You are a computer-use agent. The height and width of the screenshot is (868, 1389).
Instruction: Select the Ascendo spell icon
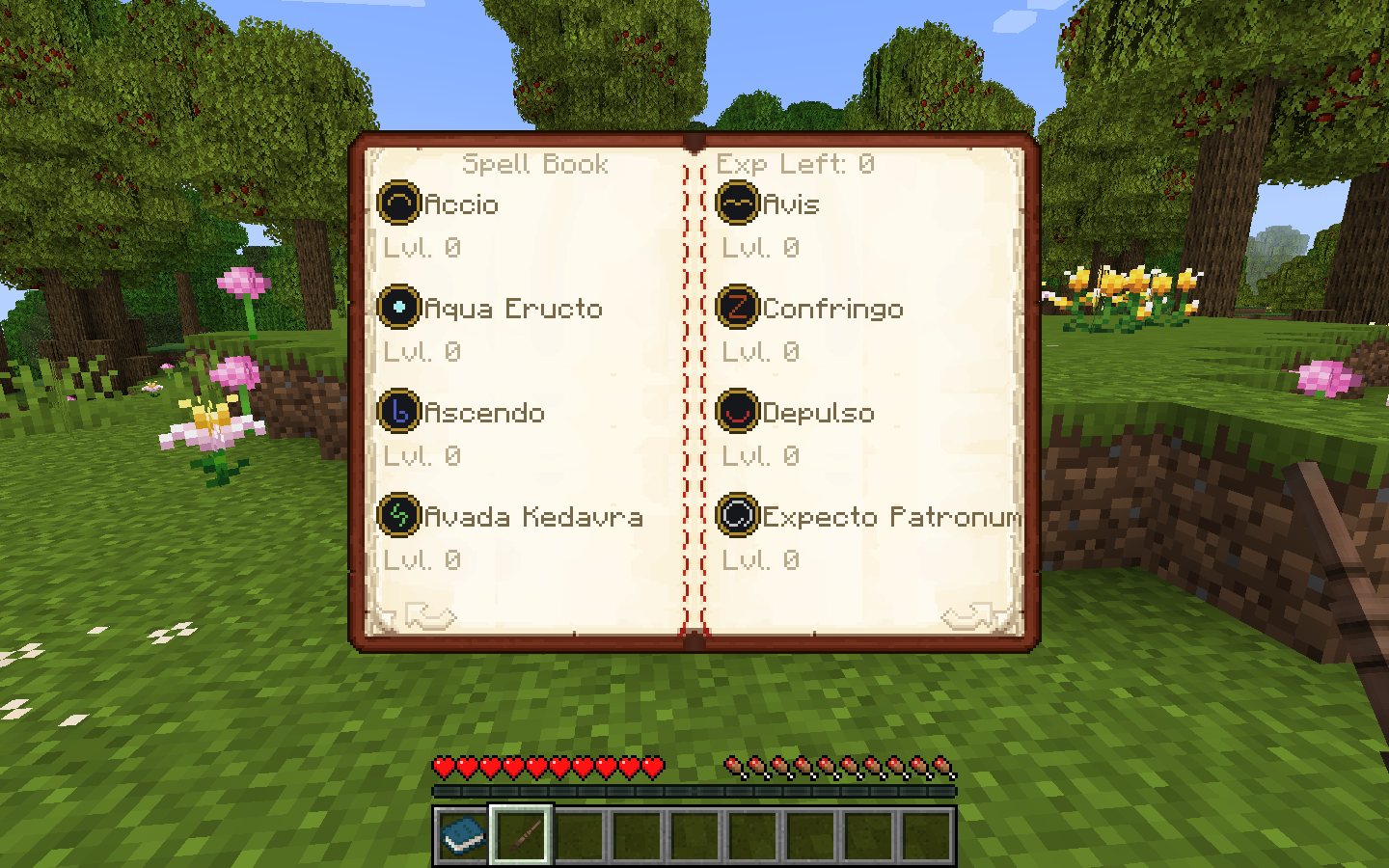[x=398, y=413]
